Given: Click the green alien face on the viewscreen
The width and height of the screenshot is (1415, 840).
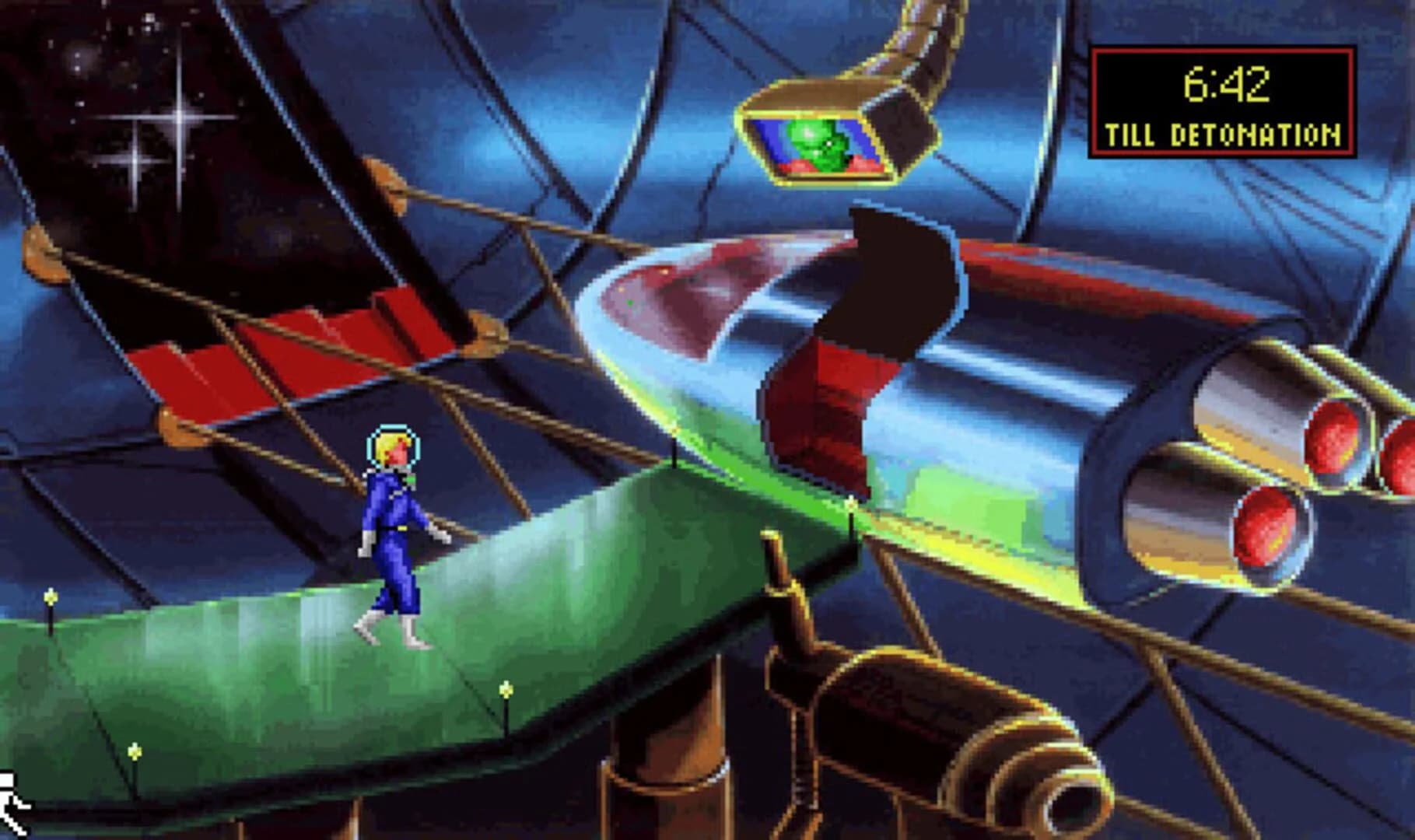Looking at the screenshot, I should click(x=822, y=140).
